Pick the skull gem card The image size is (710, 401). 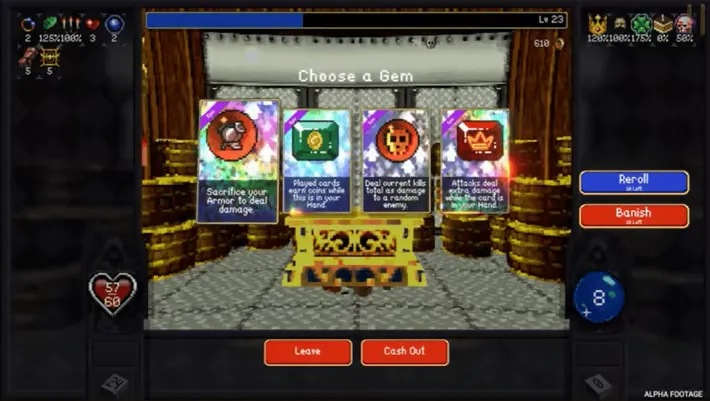coord(396,160)
